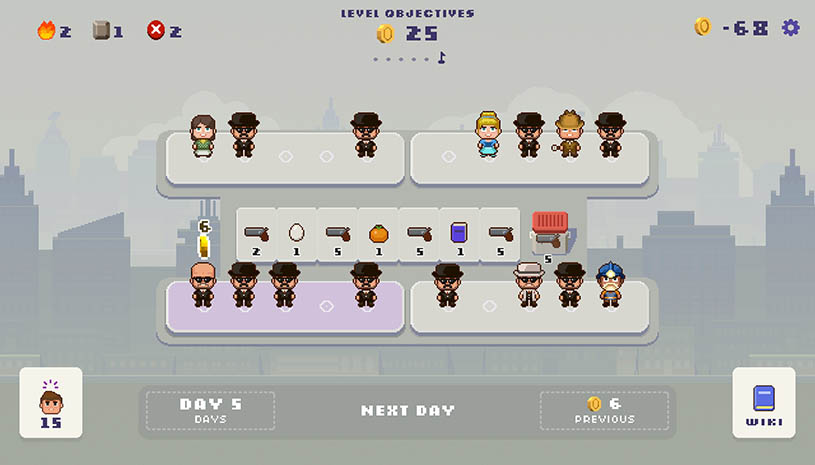Click the red basket holding a gun
The width and height of the screenshot is (815, 465).
tap(550, 232)
